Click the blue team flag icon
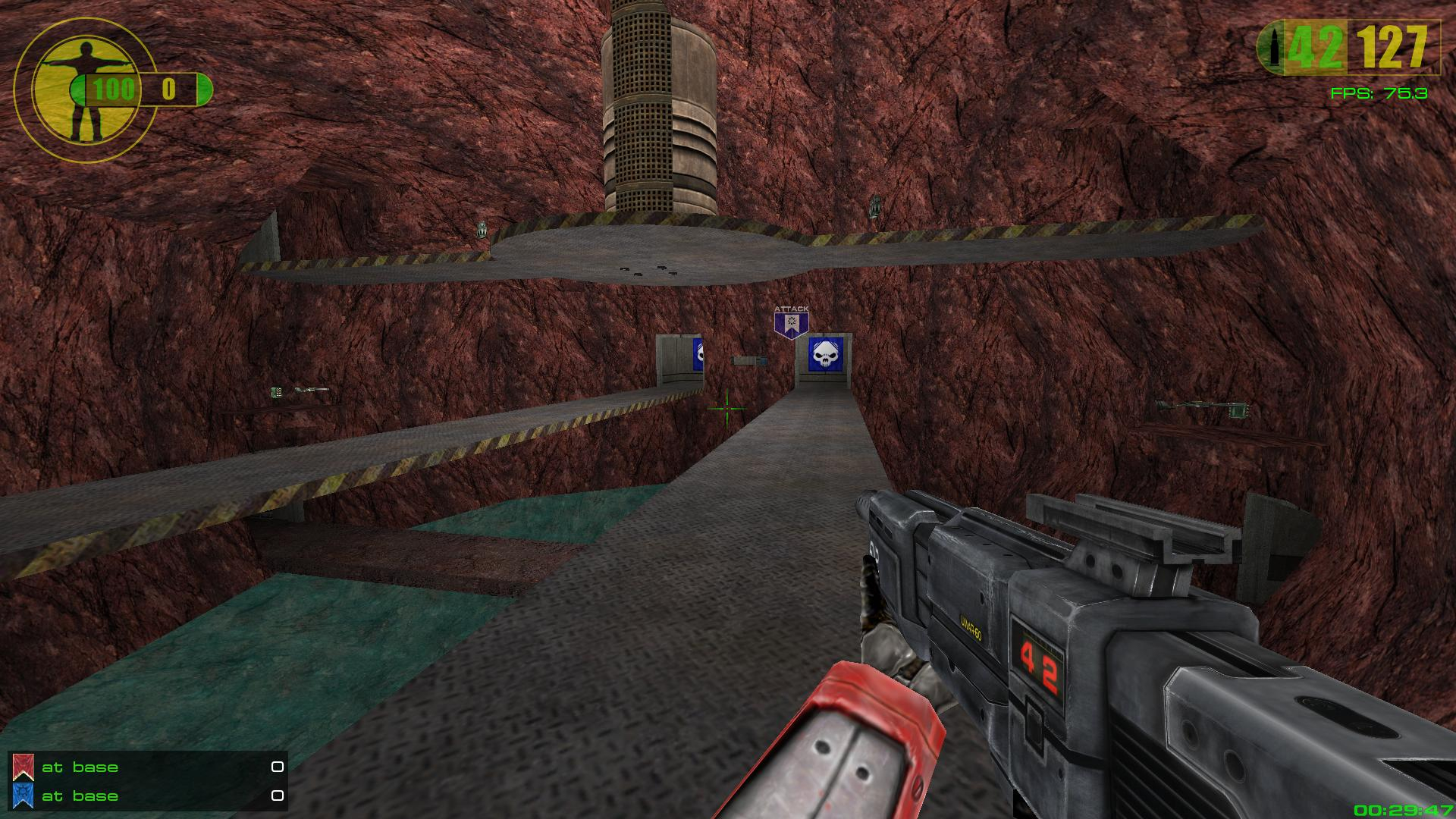1456x819 pixels. (22, 795)
